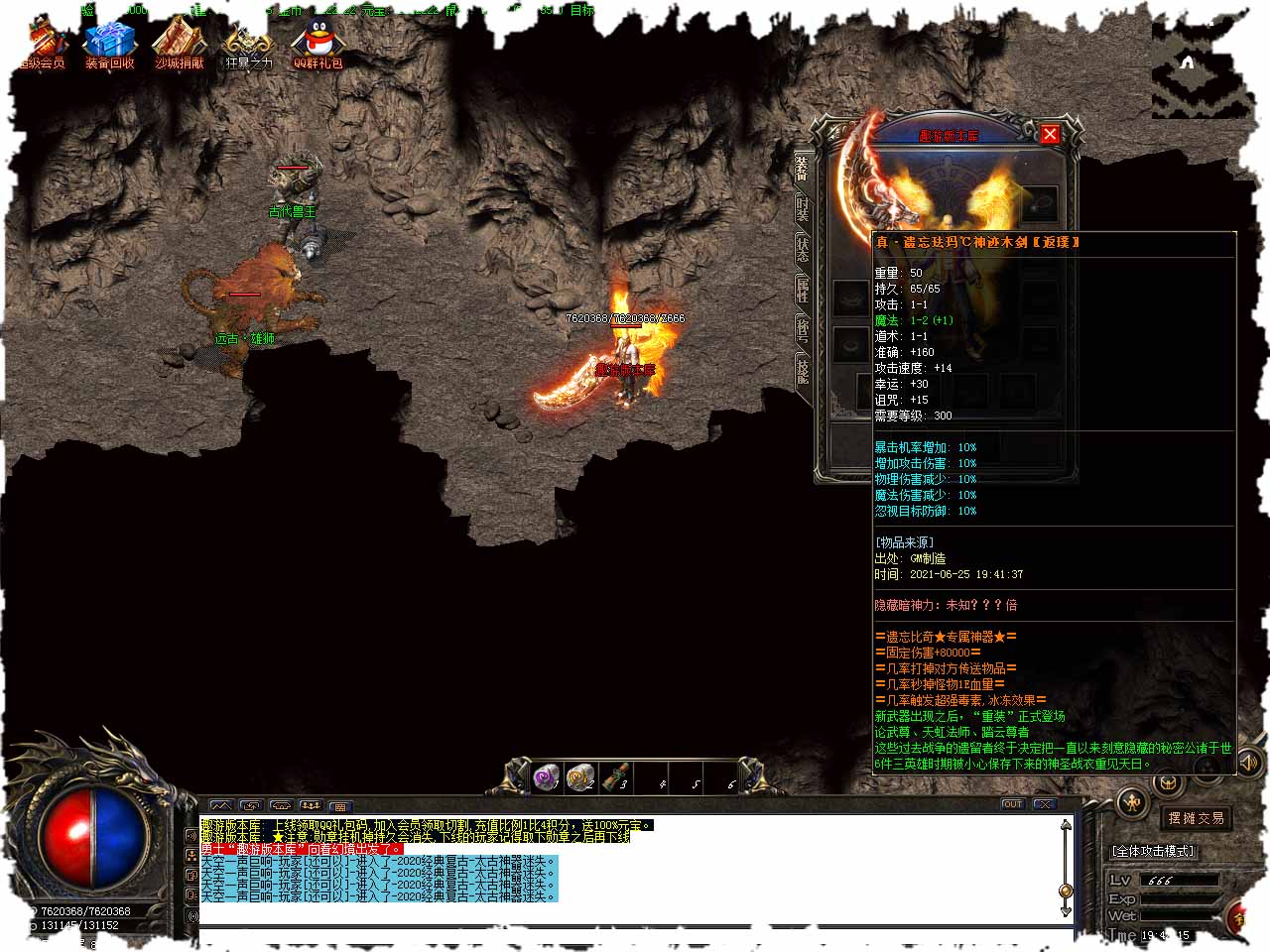Open the 沙城捐献 donation menu
Viewport: 1270px width, 952px height.
coord(180,45)
